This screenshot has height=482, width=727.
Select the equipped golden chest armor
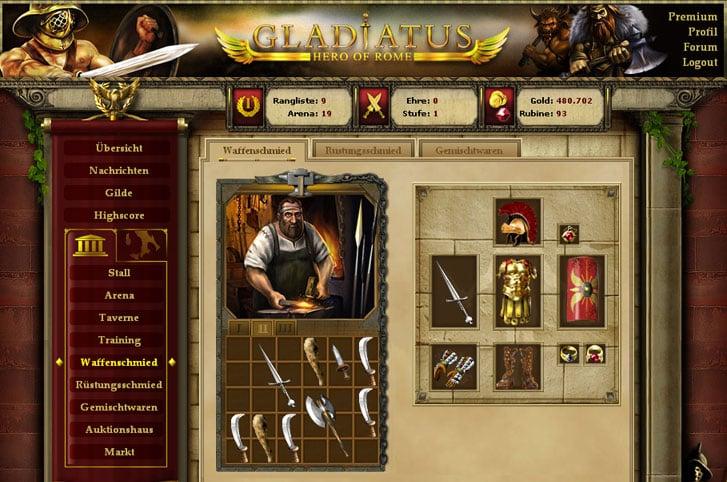pyautogui.click(x=517, y=291)
